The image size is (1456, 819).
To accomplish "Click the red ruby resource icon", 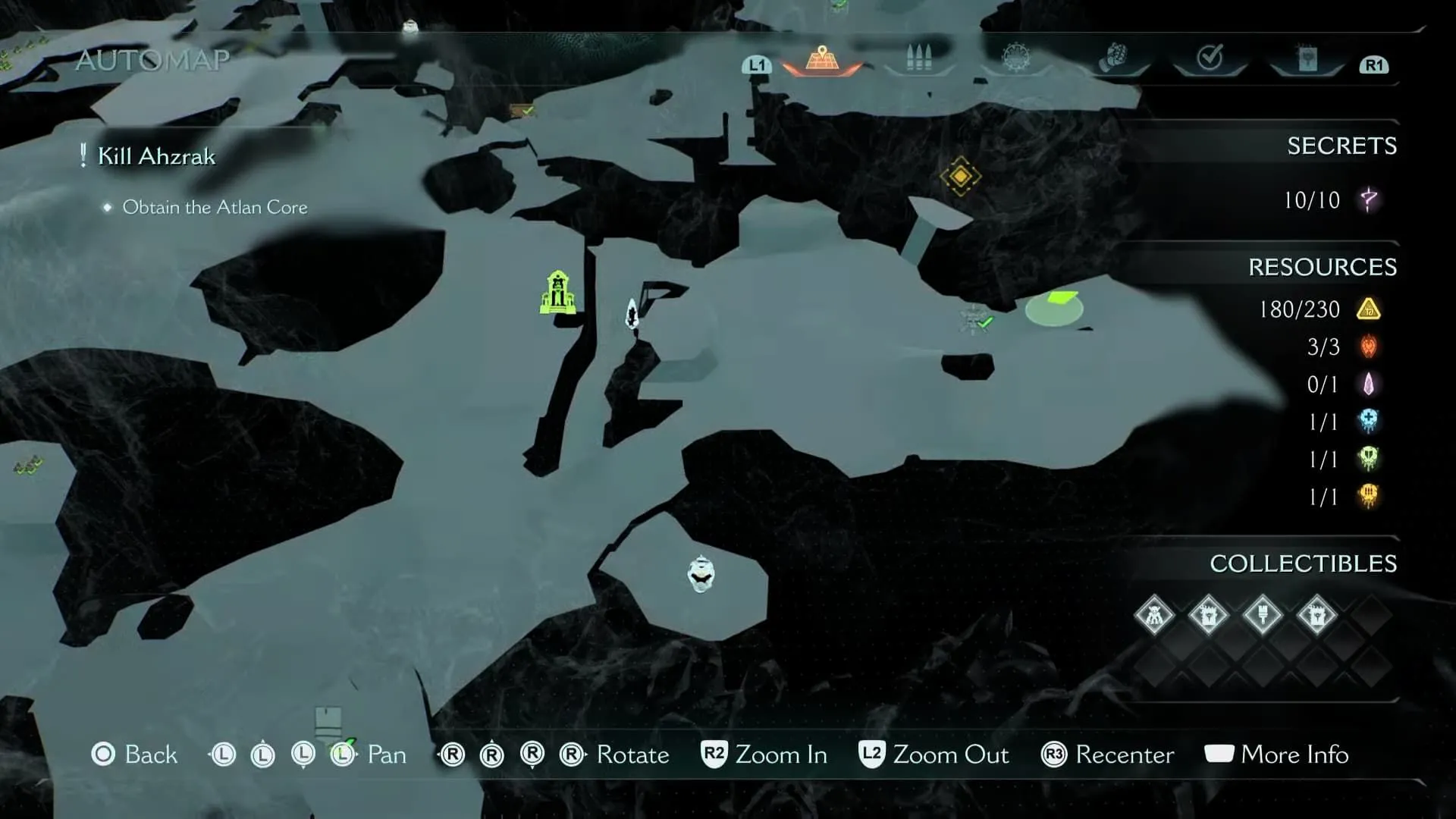I will tap(1369, 347).
